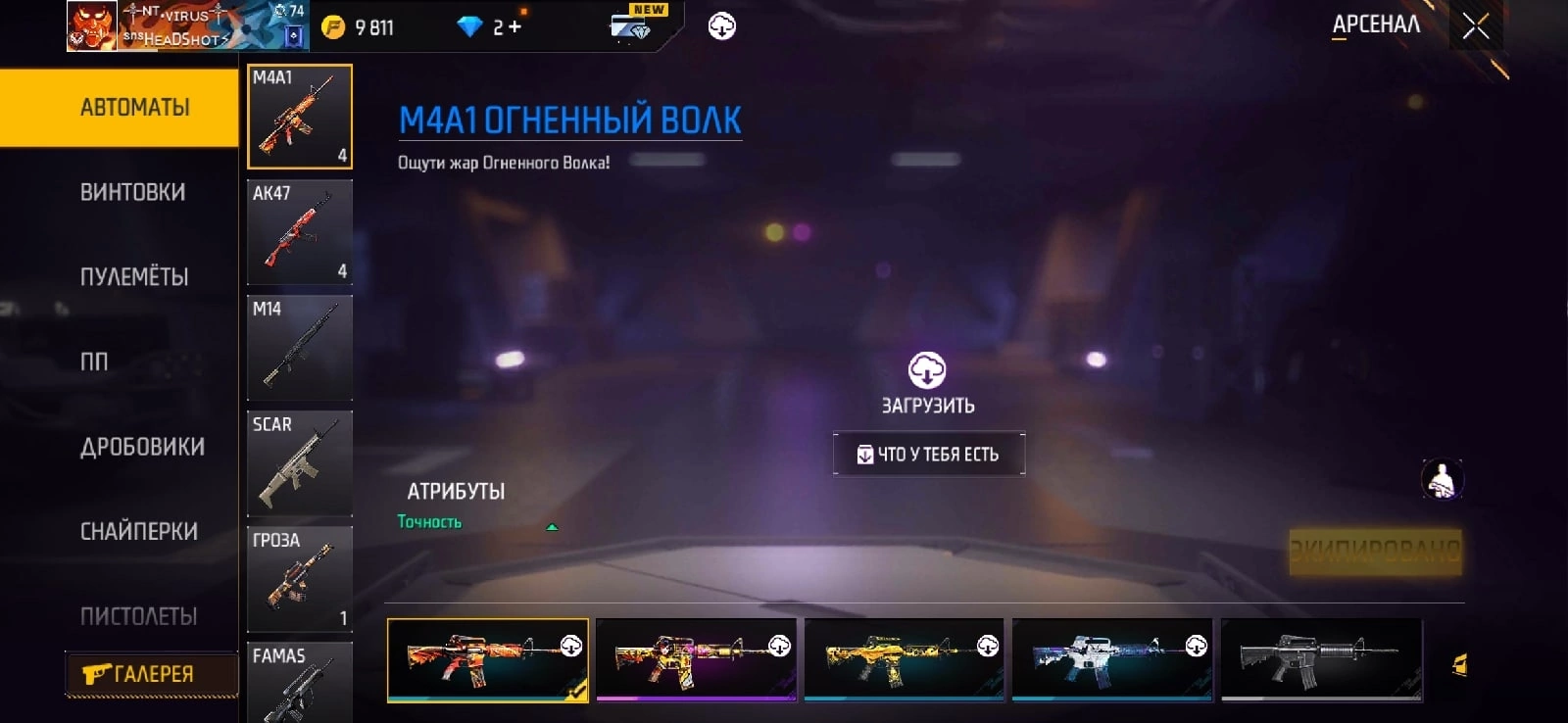Screen dimensions: 1568x723
Task: Select the default black M4A1 skin
Action: (1321, 659)
